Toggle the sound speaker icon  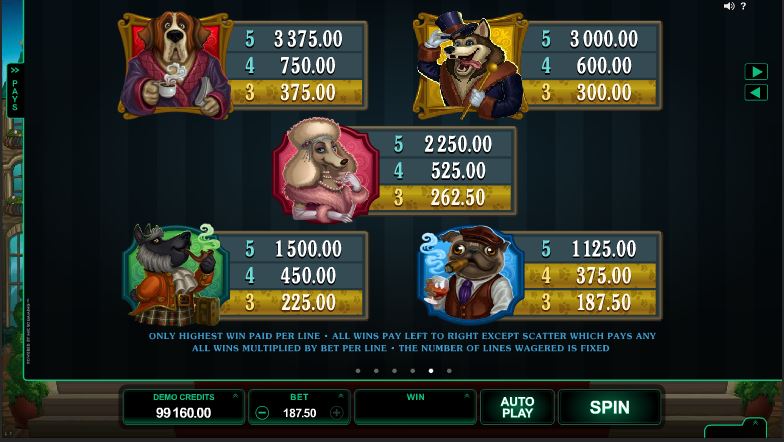click(729, 7)
